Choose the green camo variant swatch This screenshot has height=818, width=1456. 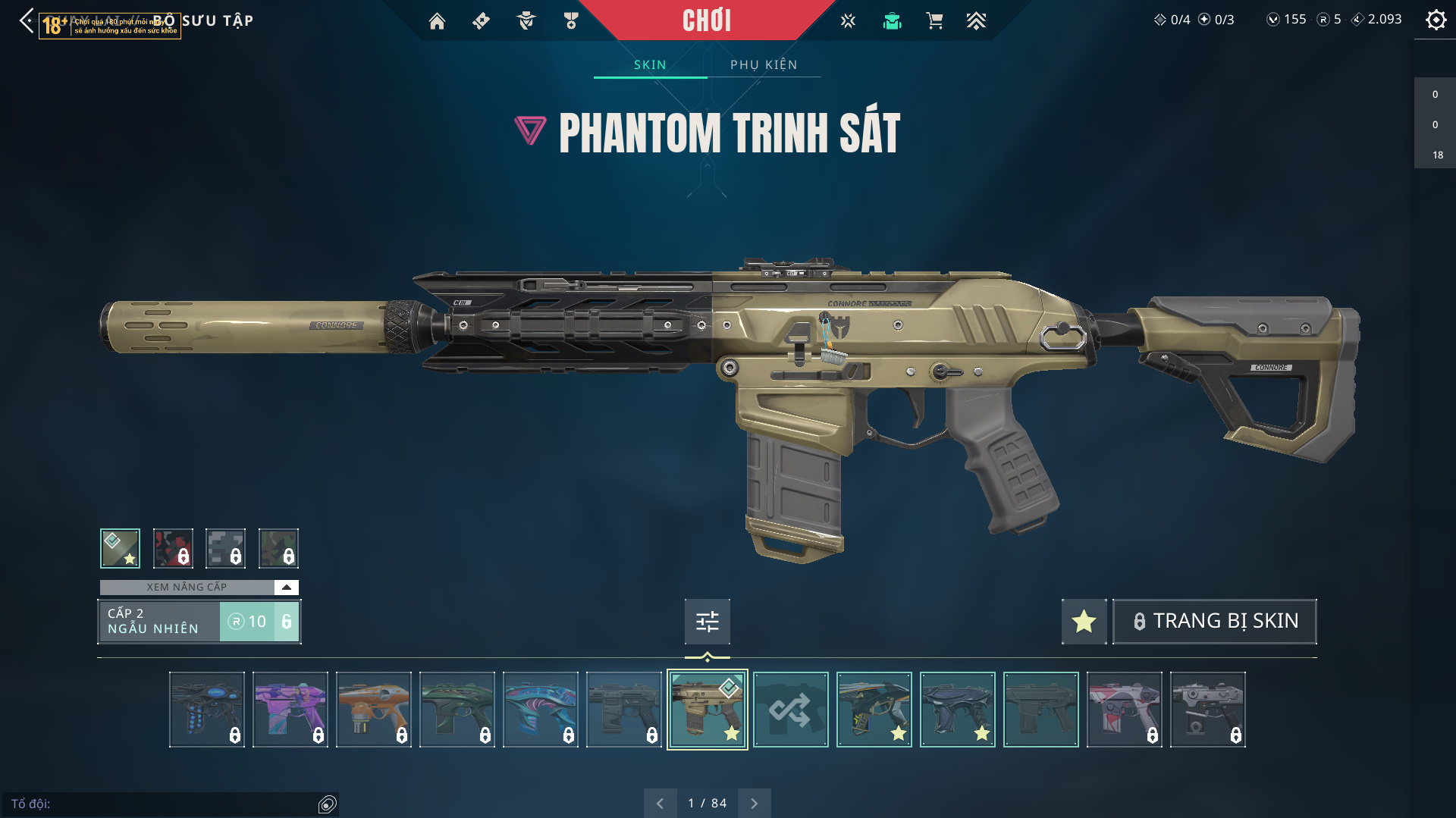click(x=278, y=548)
